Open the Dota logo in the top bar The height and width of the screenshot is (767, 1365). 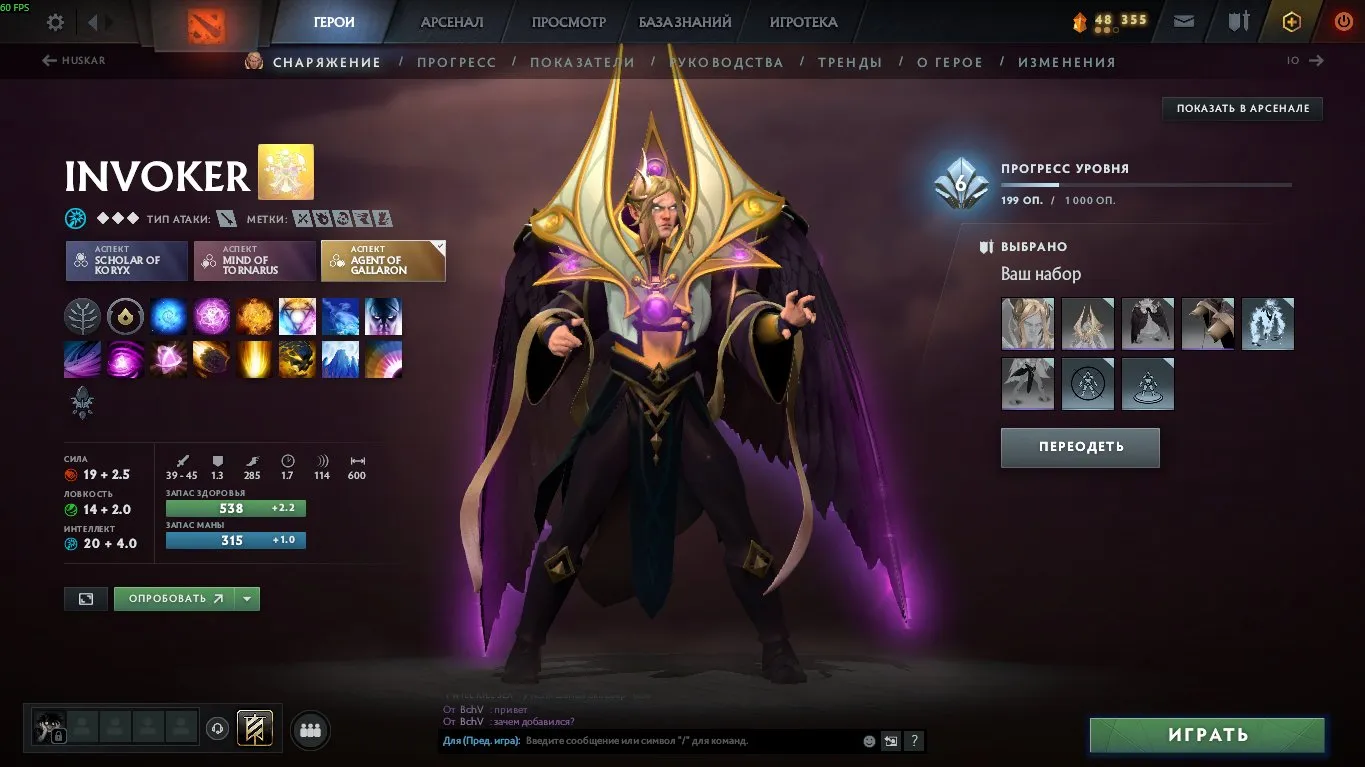click(x=209, y=24)
